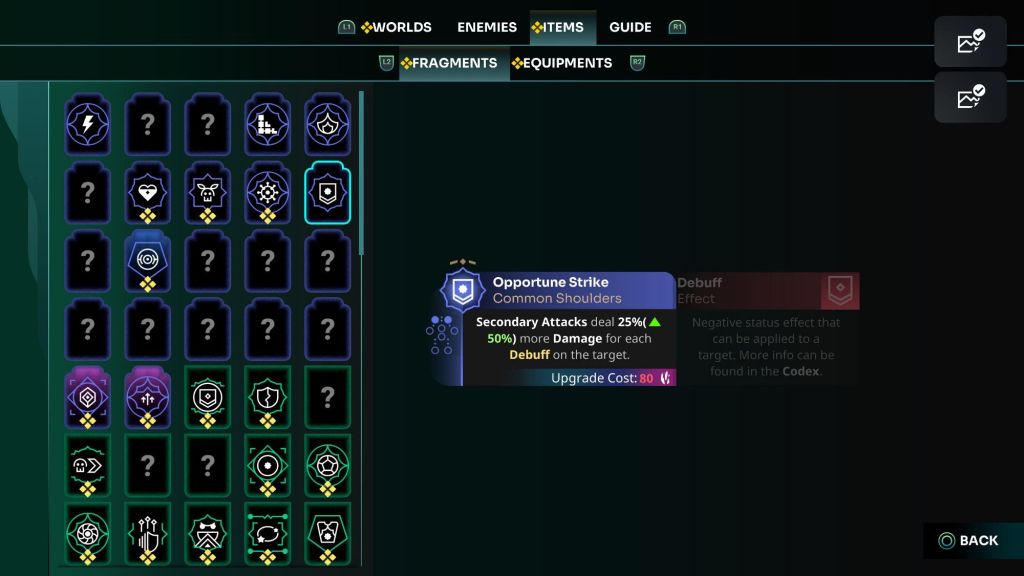Viewport: 1024px width, 576px height.
Task: Choose the three upward arrows fragment
Action: [x=148, y=394]
